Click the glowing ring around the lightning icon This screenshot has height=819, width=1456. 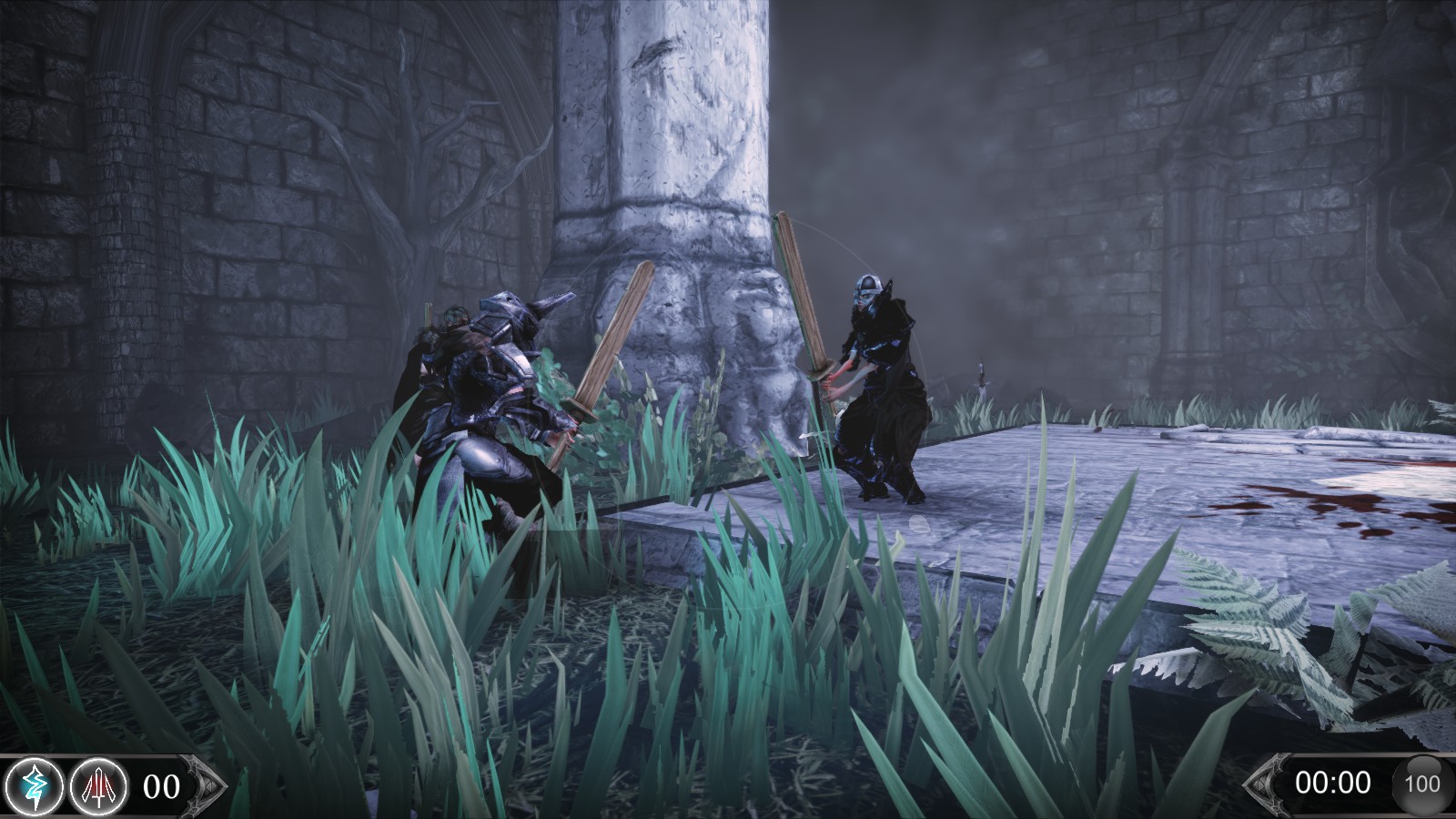(35, 763)
